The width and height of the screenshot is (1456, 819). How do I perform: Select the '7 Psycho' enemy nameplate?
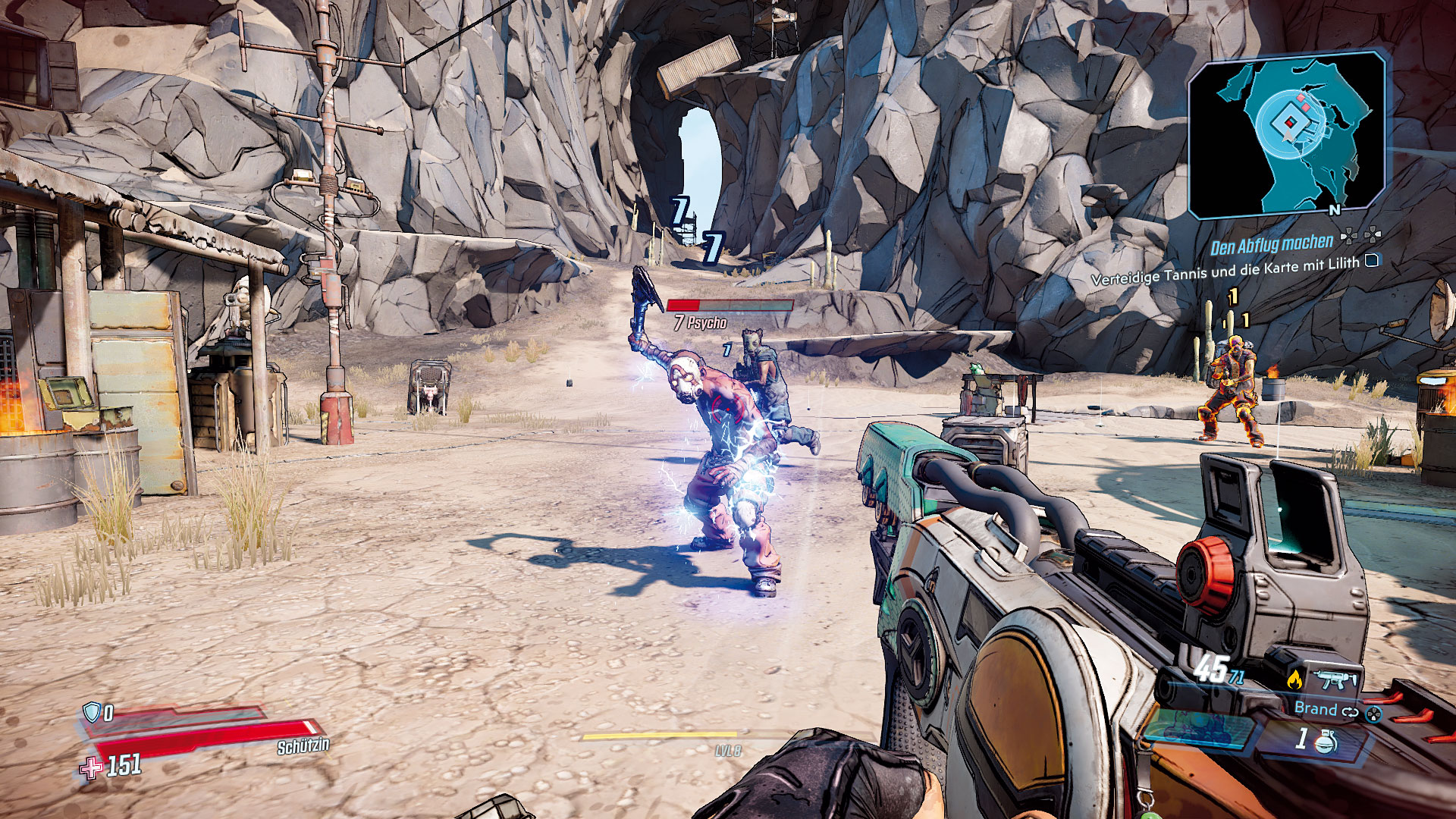(x=701, y=322)
